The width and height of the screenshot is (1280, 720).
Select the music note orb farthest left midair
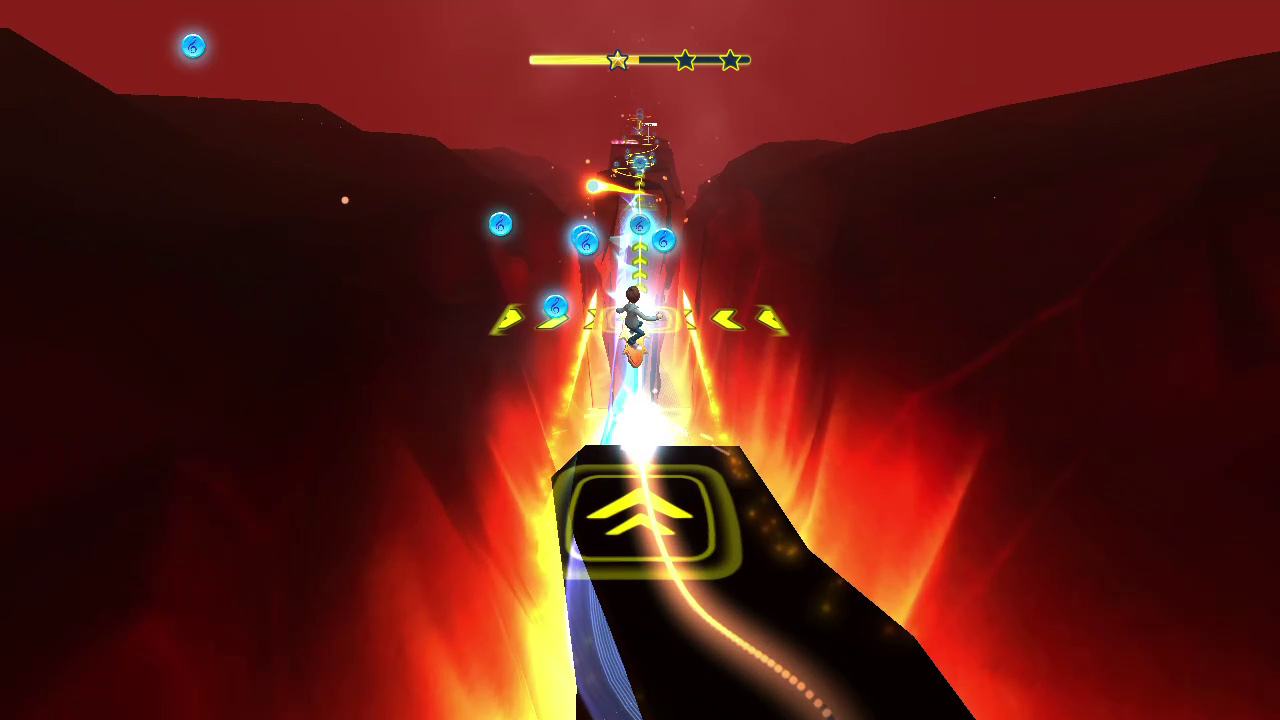tap(500, 224)
